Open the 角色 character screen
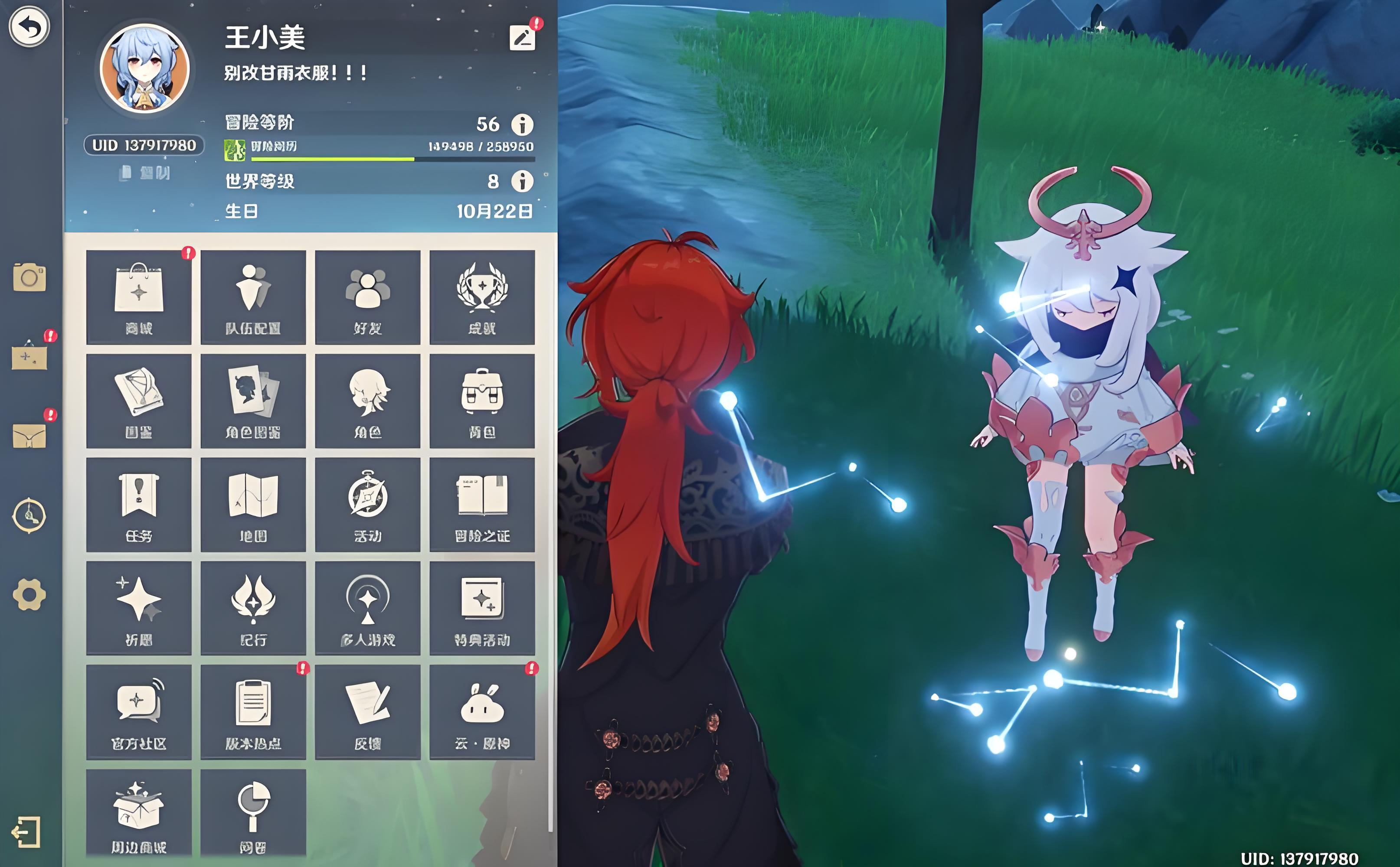This screenshot has height=867, width=1400. click(x=368, y=401)
